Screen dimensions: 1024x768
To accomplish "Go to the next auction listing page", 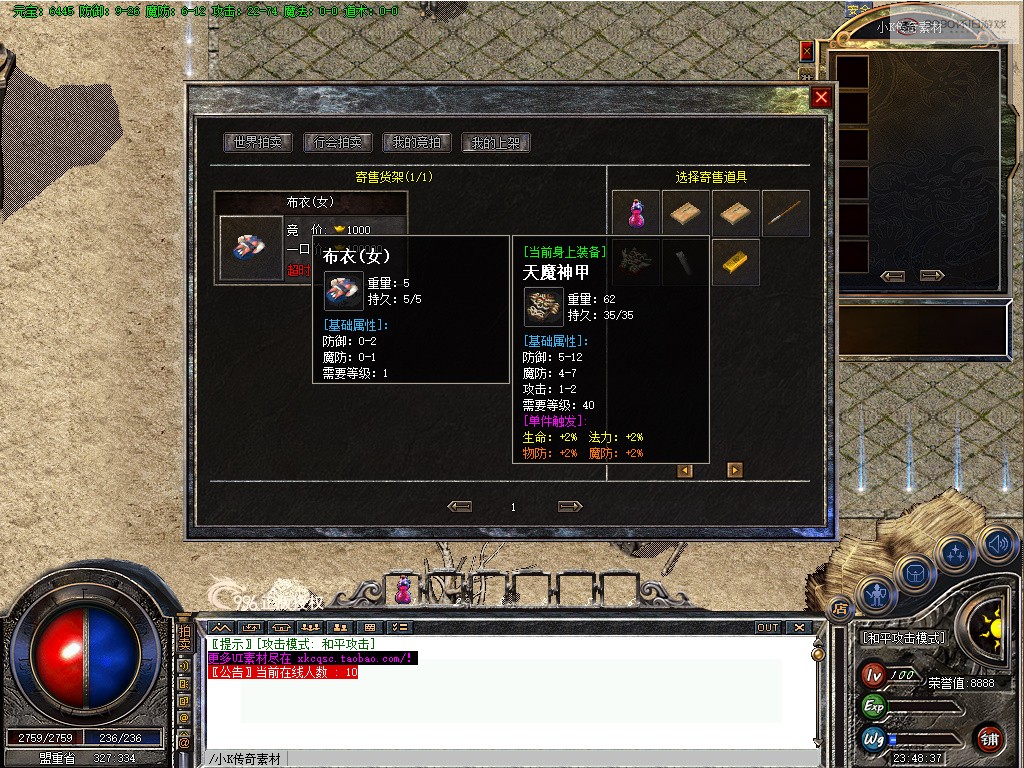I will [570, 507].
